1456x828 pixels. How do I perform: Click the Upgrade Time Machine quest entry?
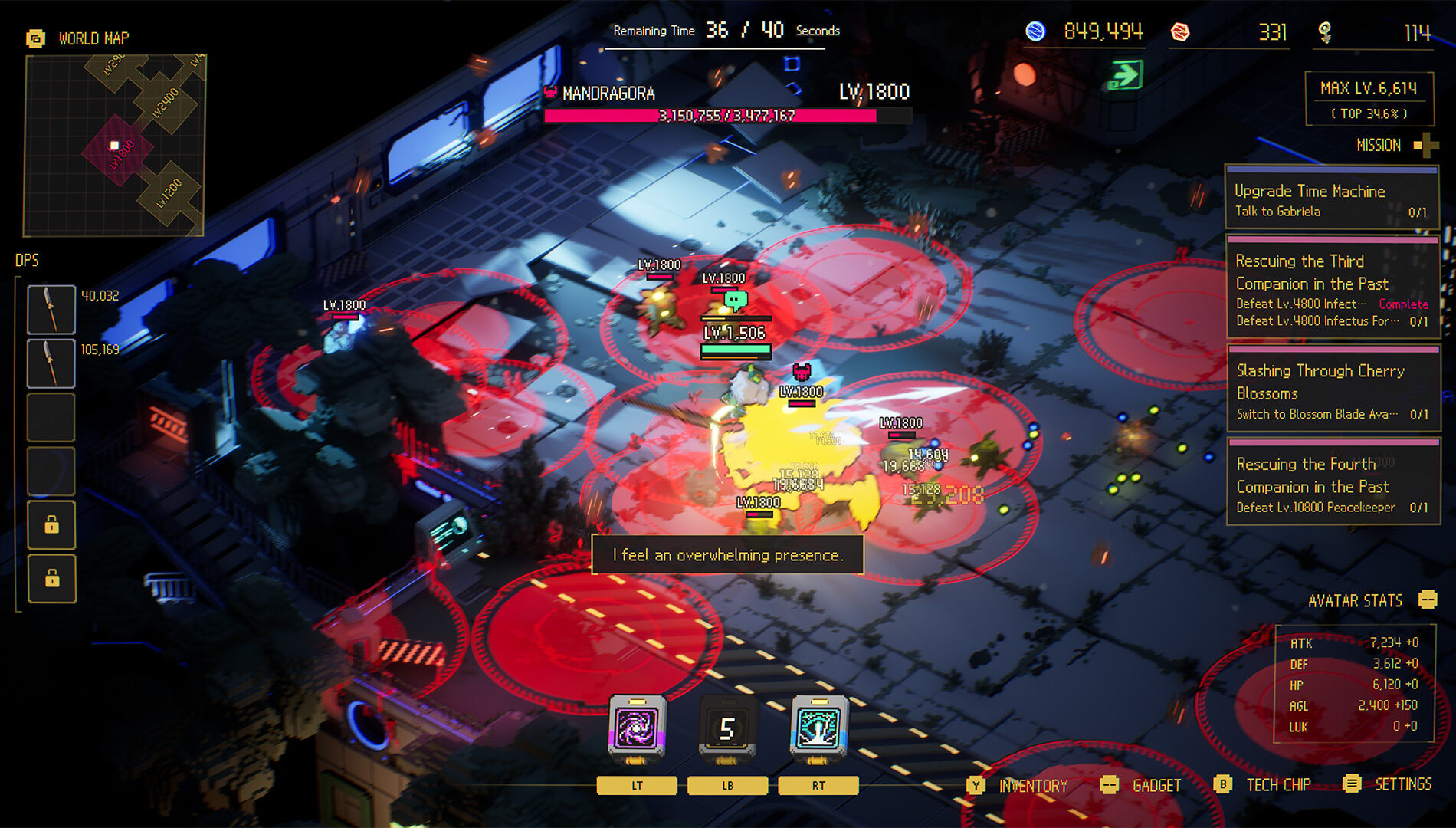click(1333, 201)
